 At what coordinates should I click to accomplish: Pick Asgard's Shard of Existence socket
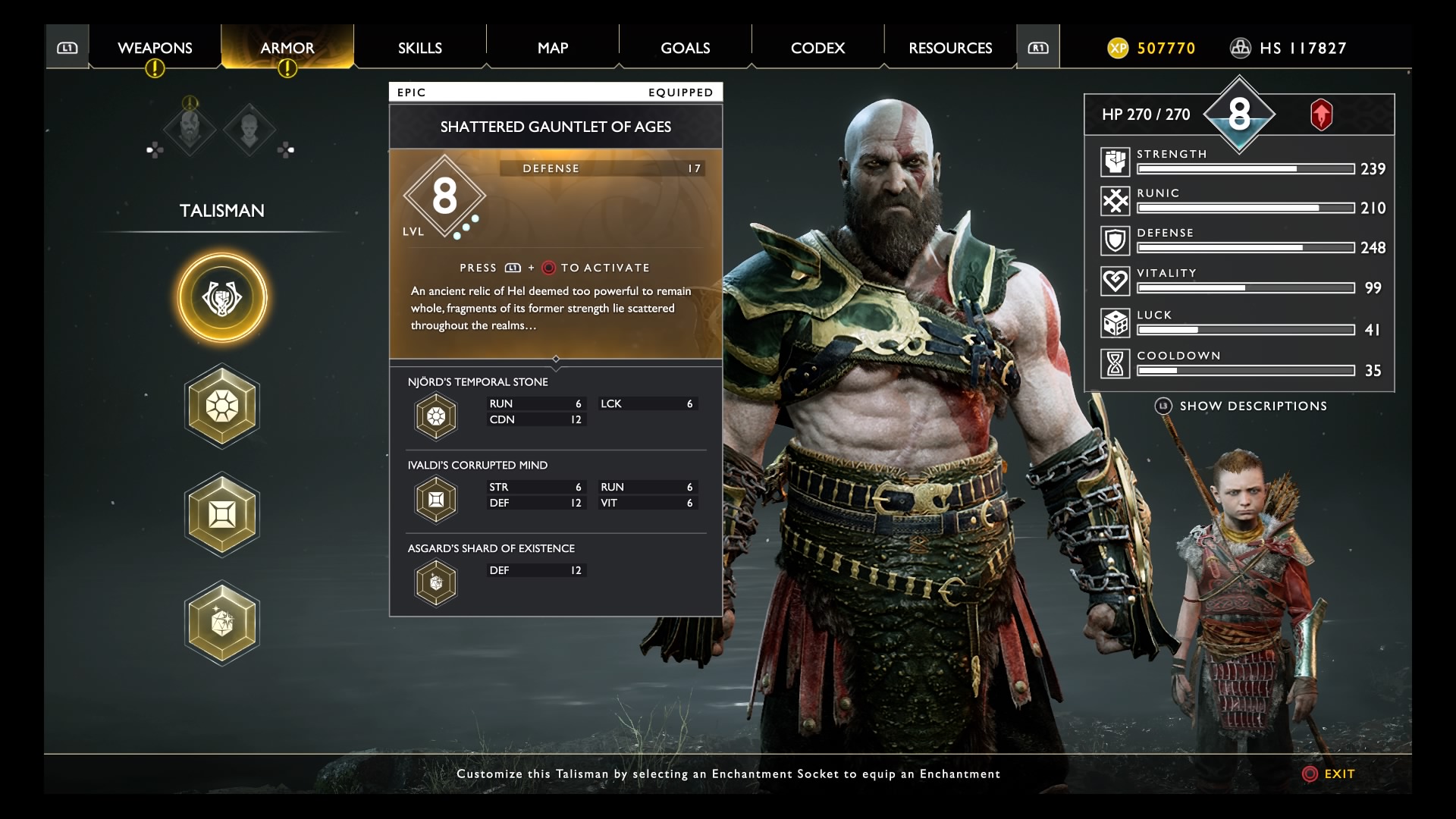(222, 623)
